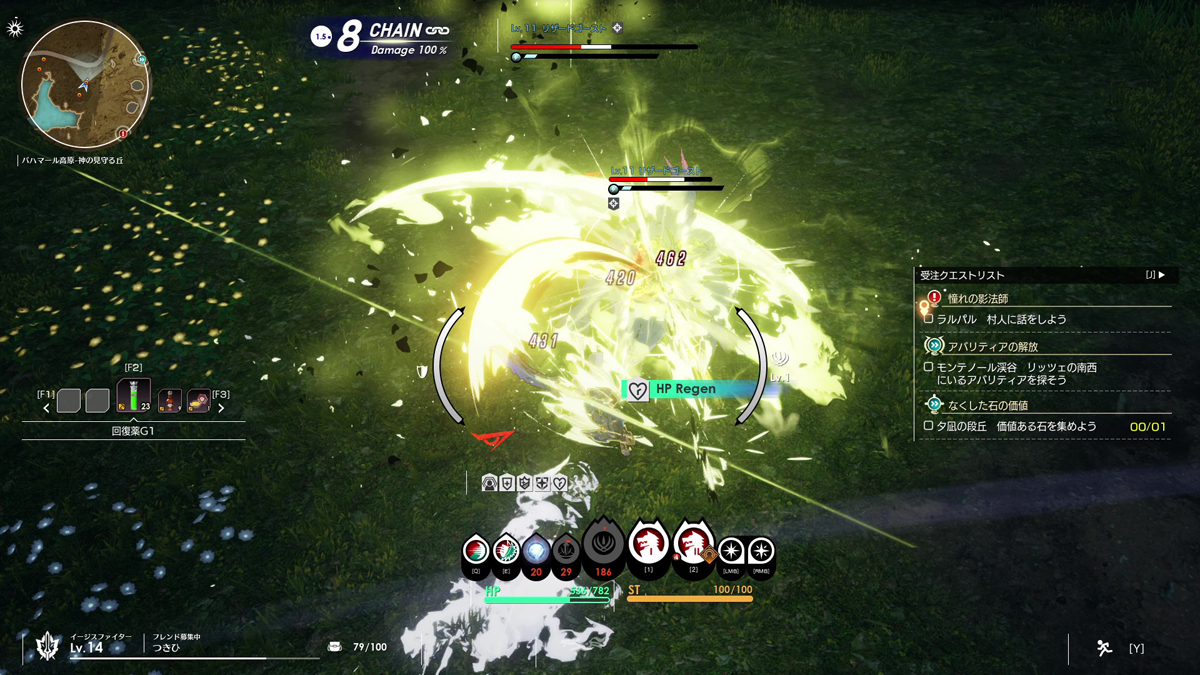Activate the dragon head E skill
Viewport: 1200px width, 675px height.
506,553
